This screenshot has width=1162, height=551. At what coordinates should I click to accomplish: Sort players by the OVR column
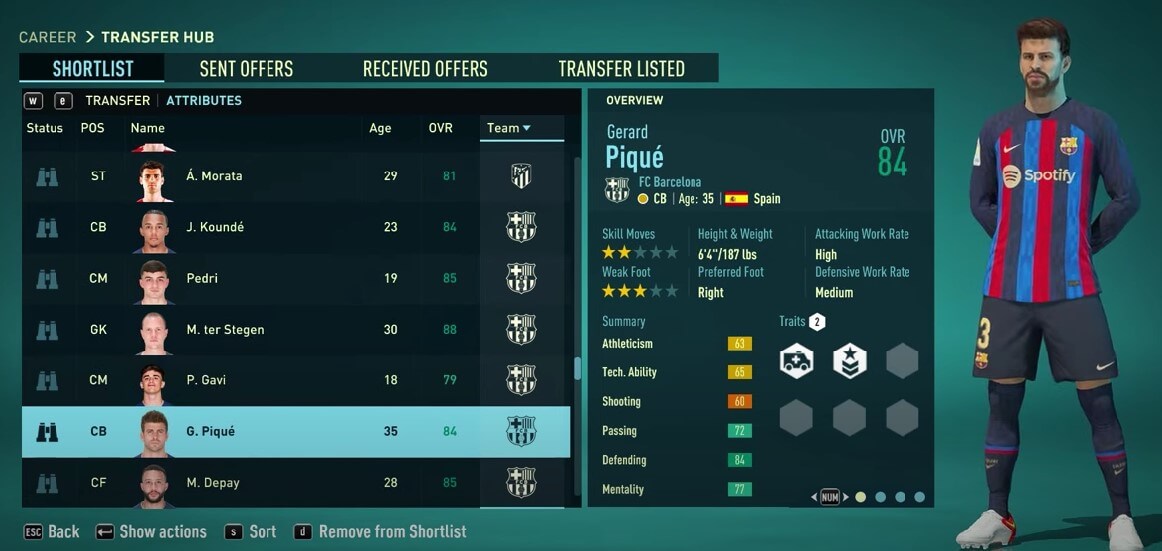point(440,128)
